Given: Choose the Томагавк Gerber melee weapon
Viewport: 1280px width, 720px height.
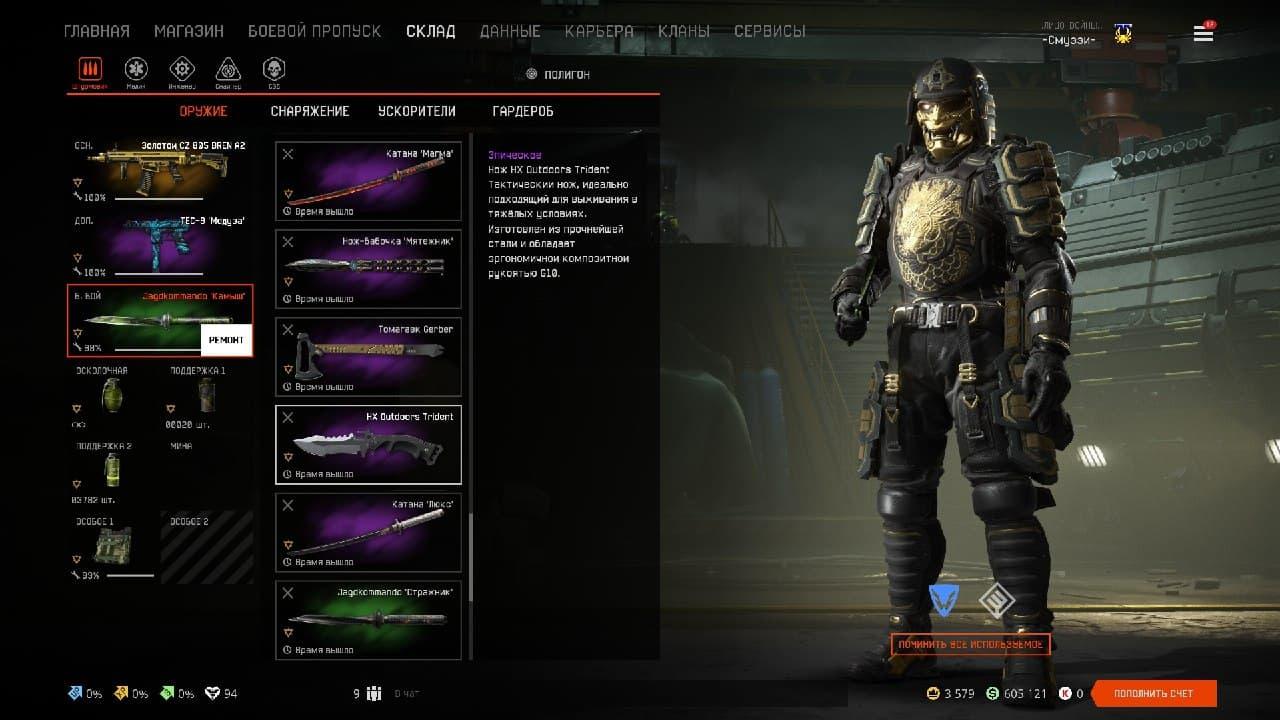Looking at the screenshot, I should click(368, 357).
